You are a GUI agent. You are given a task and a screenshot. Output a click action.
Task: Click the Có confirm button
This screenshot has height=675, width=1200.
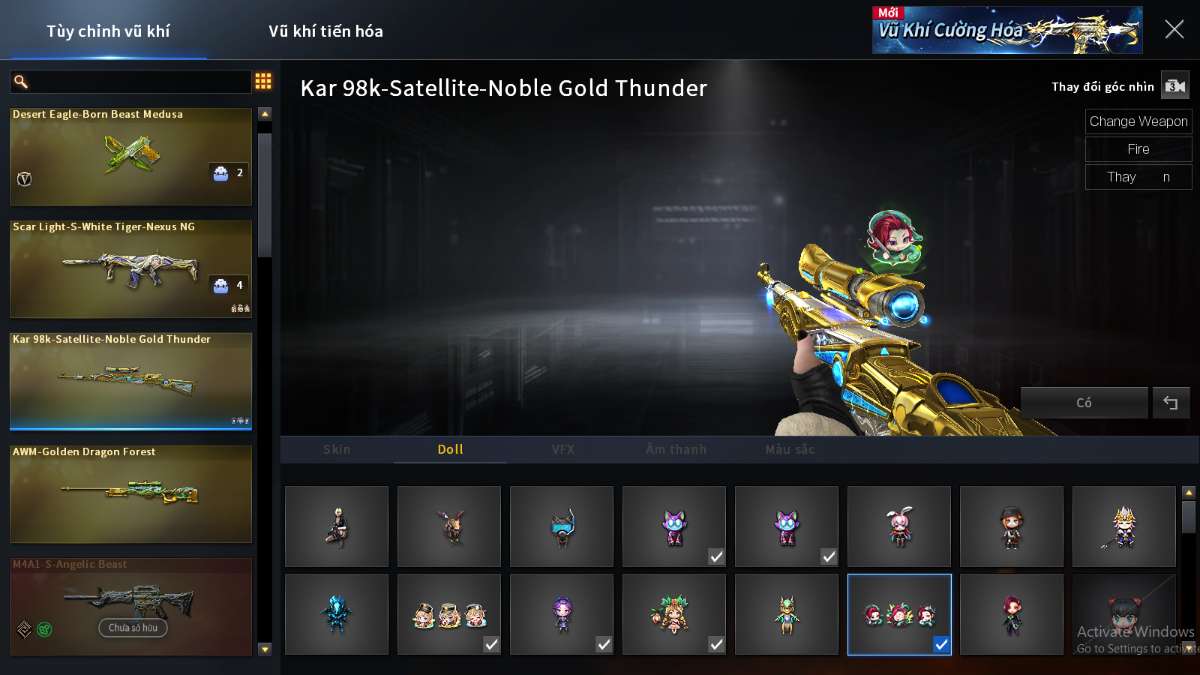tap(1084, 403)
